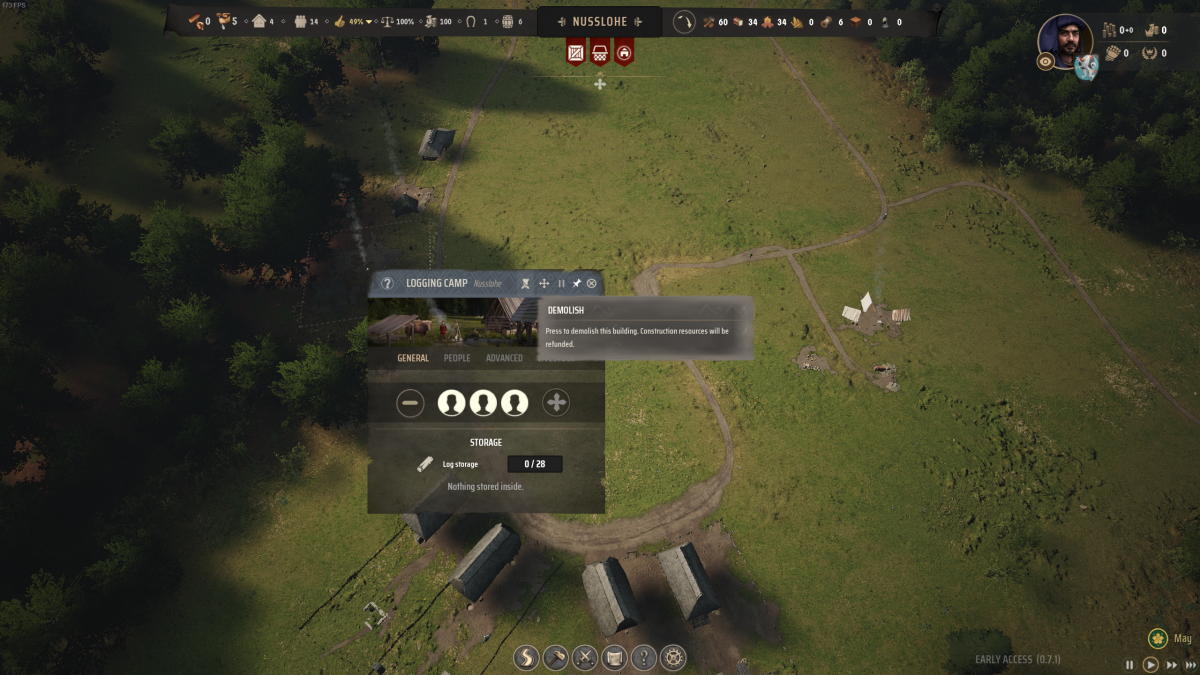Viewport: 1200px width, 675px height.
Task: Switch to the Advanced tab
Action: pyautogui.click(x=504, y=358)
